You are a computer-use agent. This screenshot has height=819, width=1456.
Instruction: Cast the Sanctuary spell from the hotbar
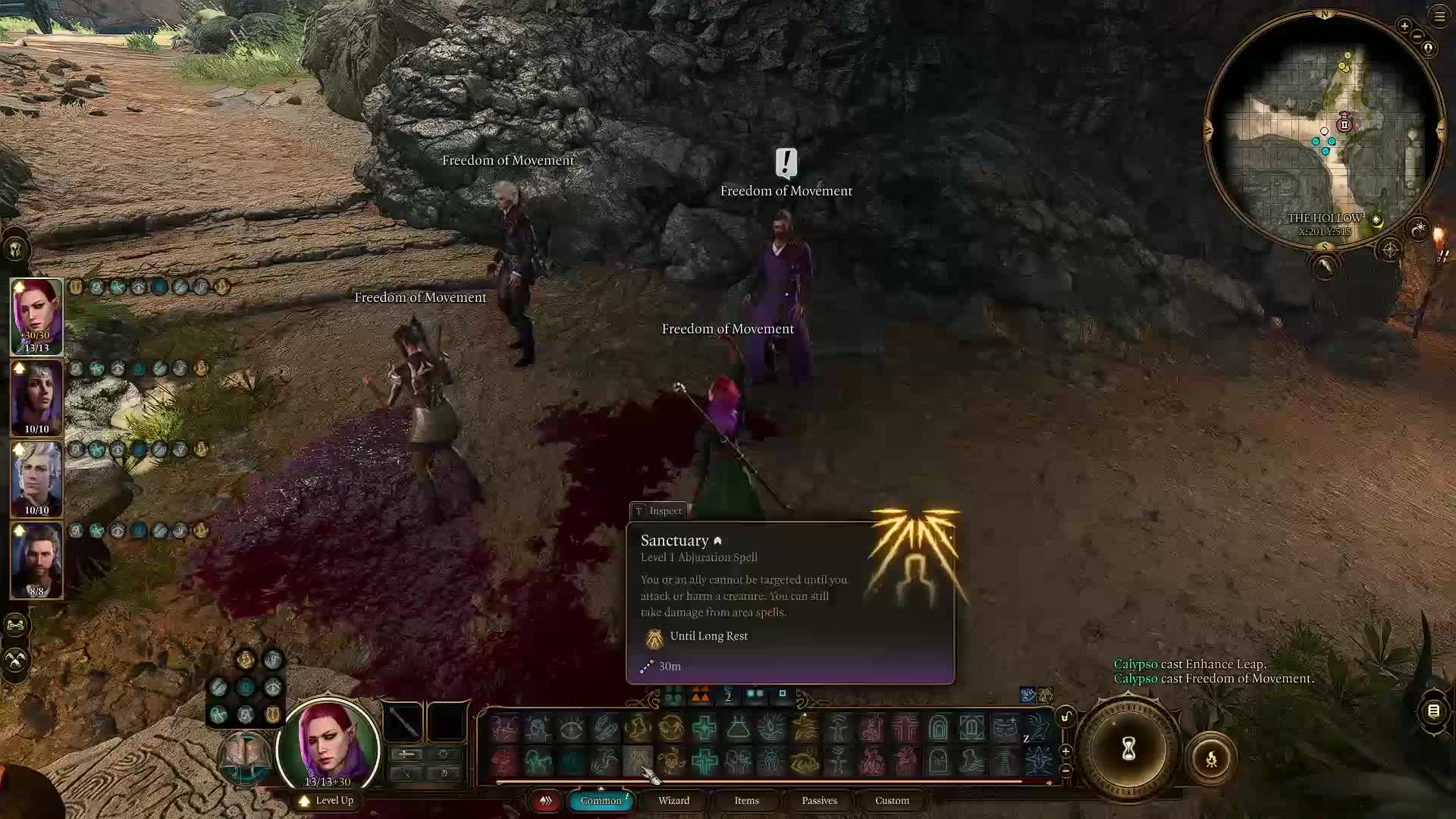[x=638, y=759]
